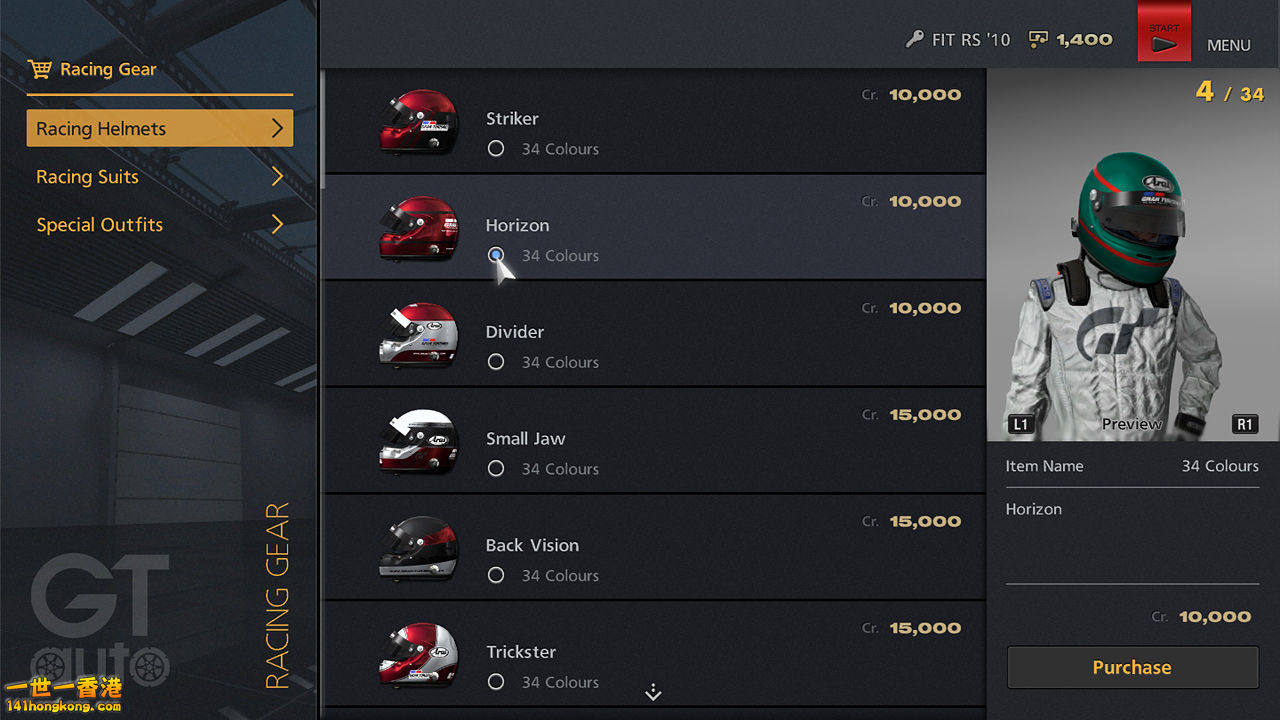Click the Purchase button
The width and height of the screenshot is (1280, 720).
(x=1131, y=667)
